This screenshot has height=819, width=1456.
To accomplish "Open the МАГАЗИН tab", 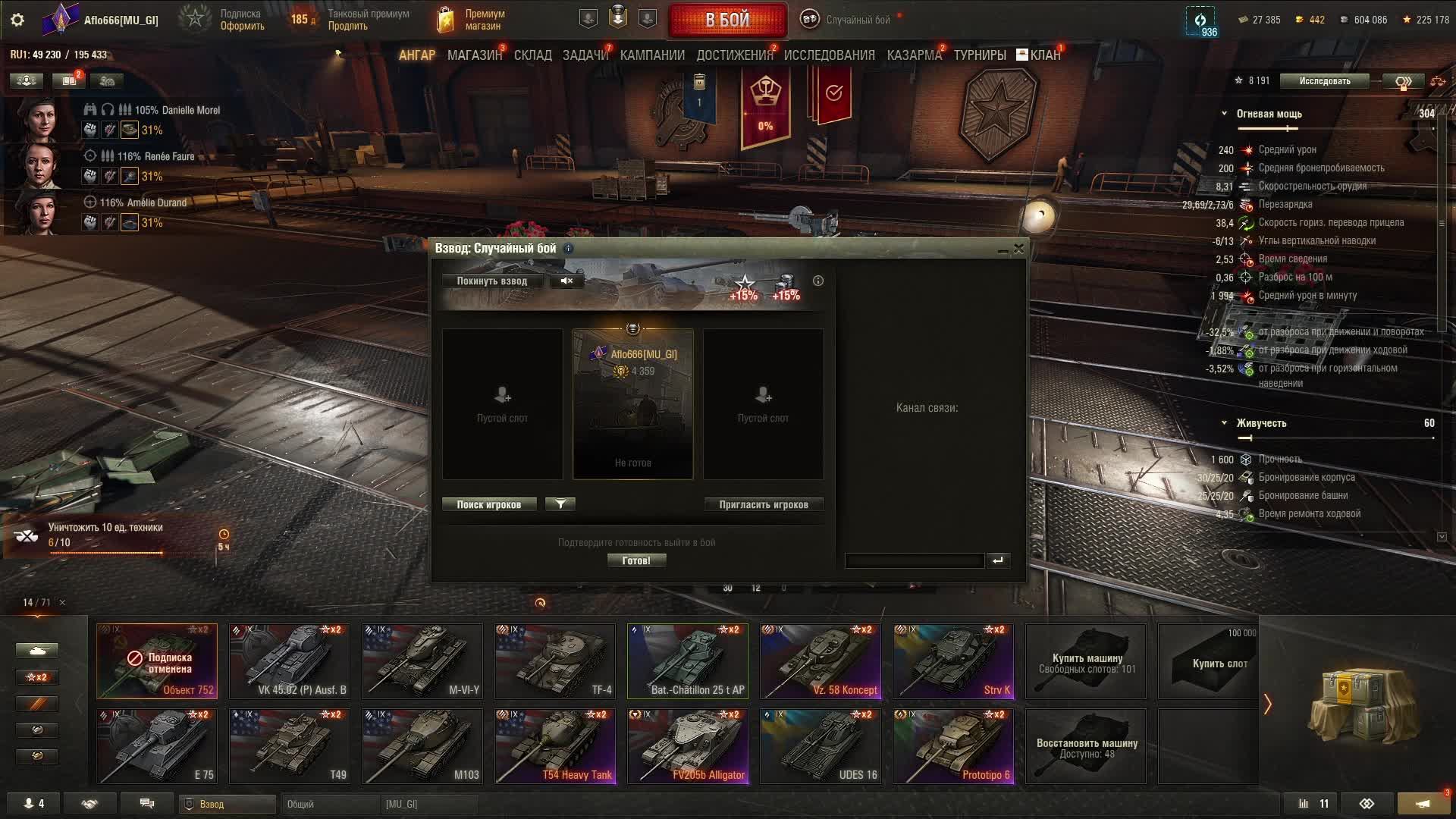I will tap(474, 55).
